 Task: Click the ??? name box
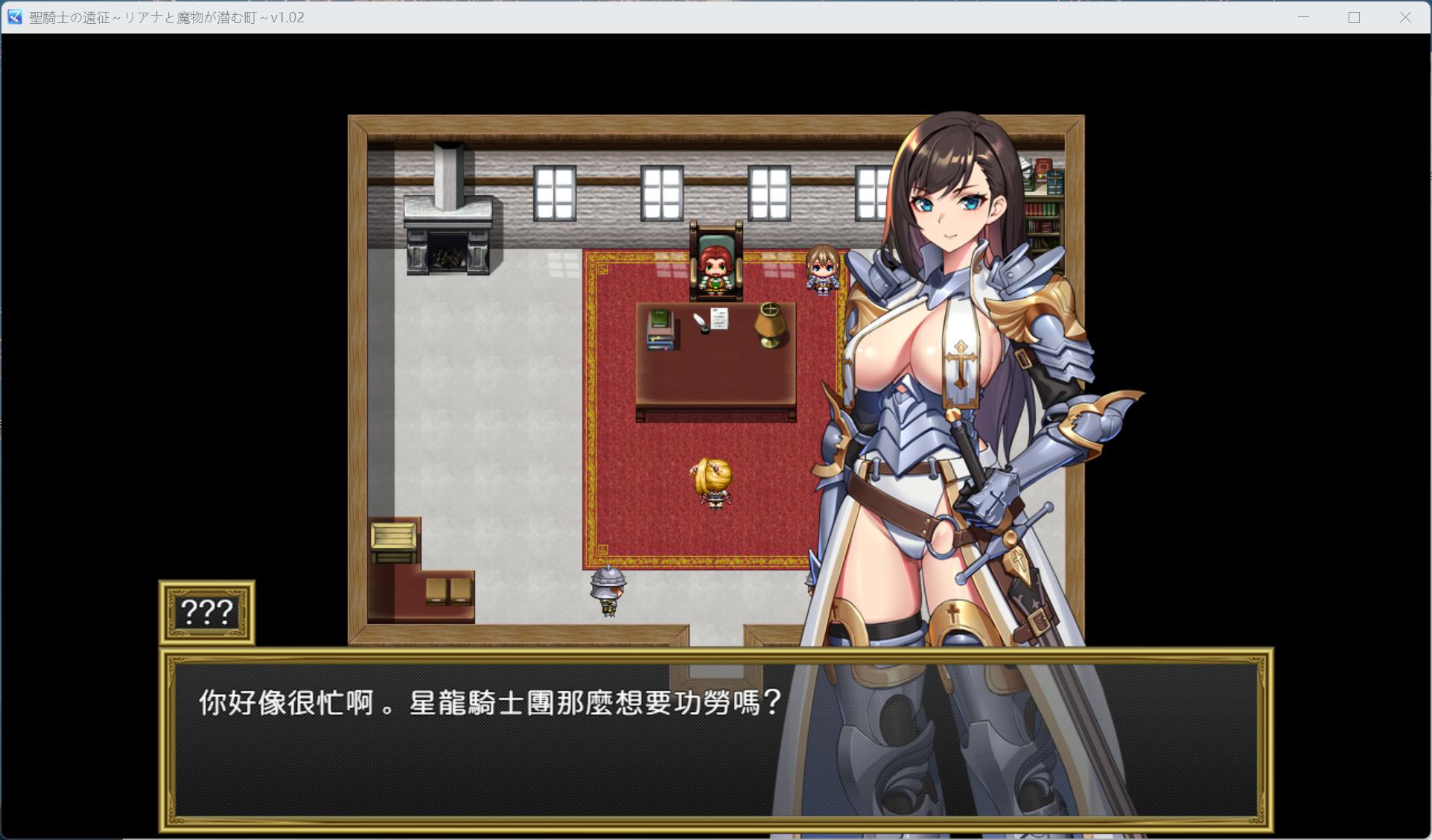click(x=206, y=612)
